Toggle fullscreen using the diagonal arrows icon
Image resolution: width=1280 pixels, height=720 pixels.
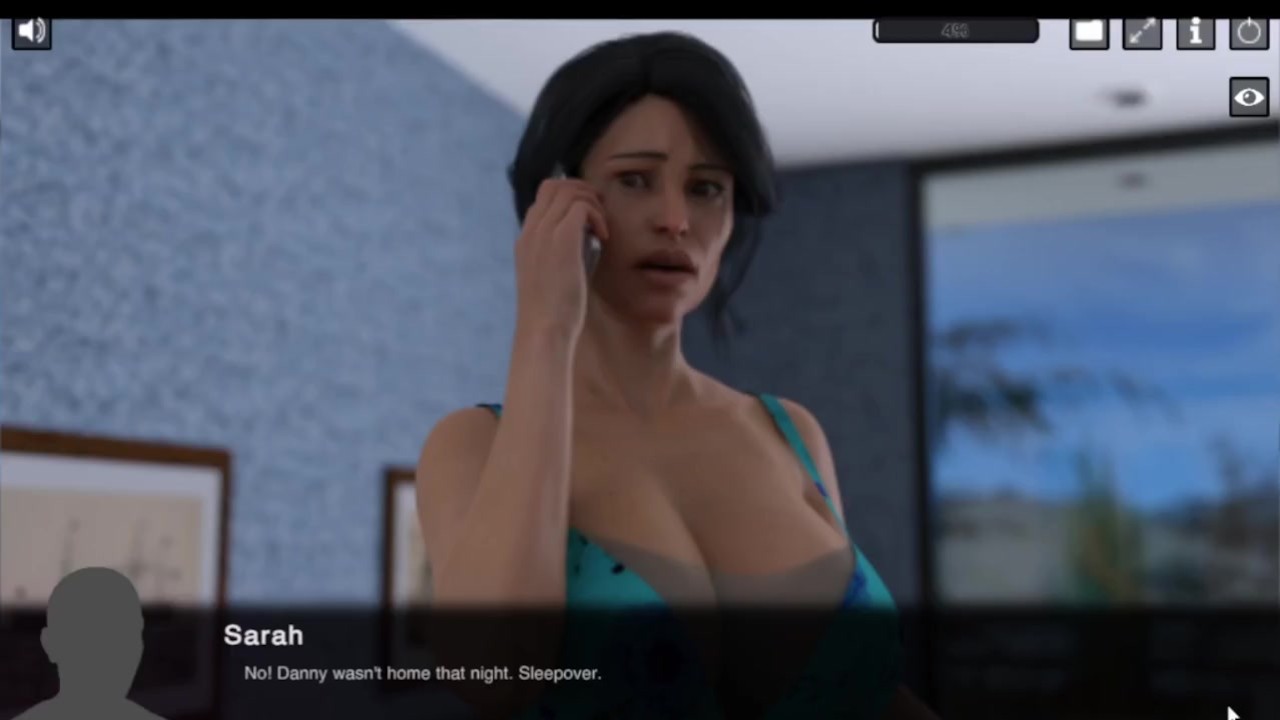pos(1142,30)
